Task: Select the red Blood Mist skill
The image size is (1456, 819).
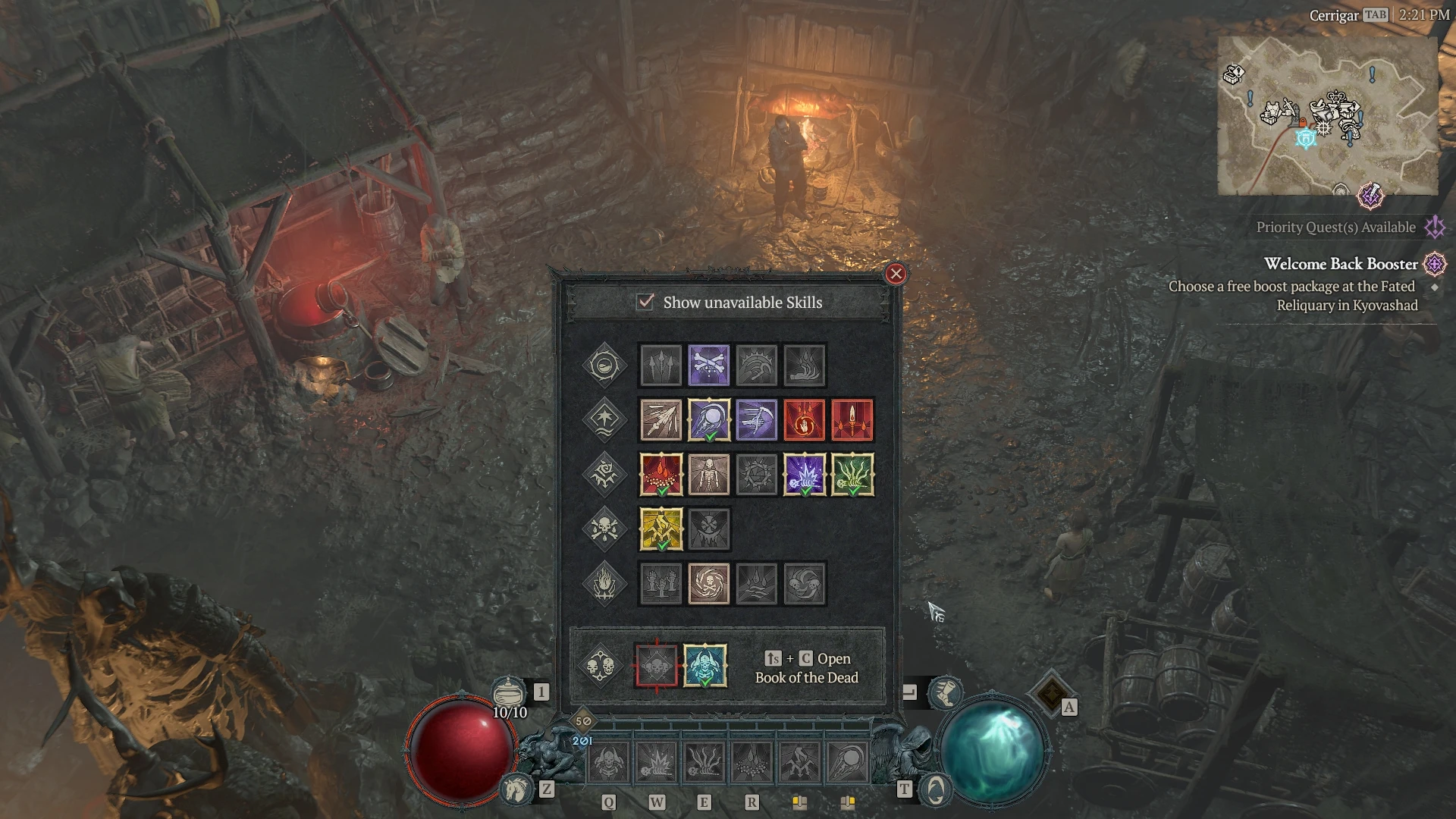Action: coord(661,475)
